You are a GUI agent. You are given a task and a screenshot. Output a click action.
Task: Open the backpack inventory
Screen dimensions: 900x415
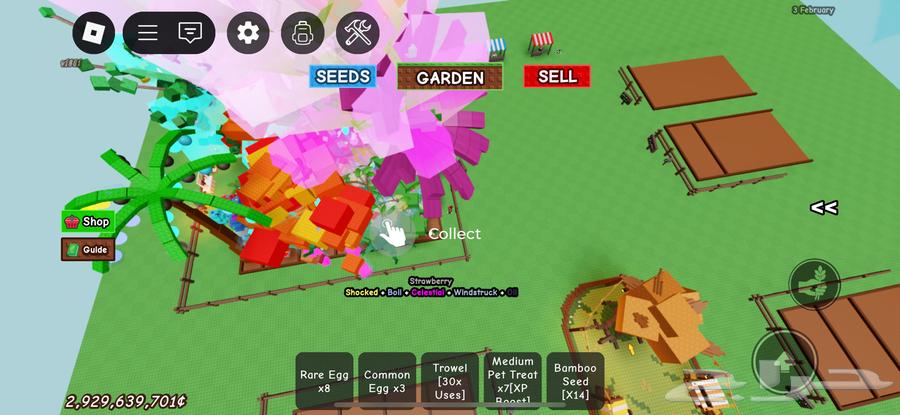pyautogui.click(x=302, y=33)
